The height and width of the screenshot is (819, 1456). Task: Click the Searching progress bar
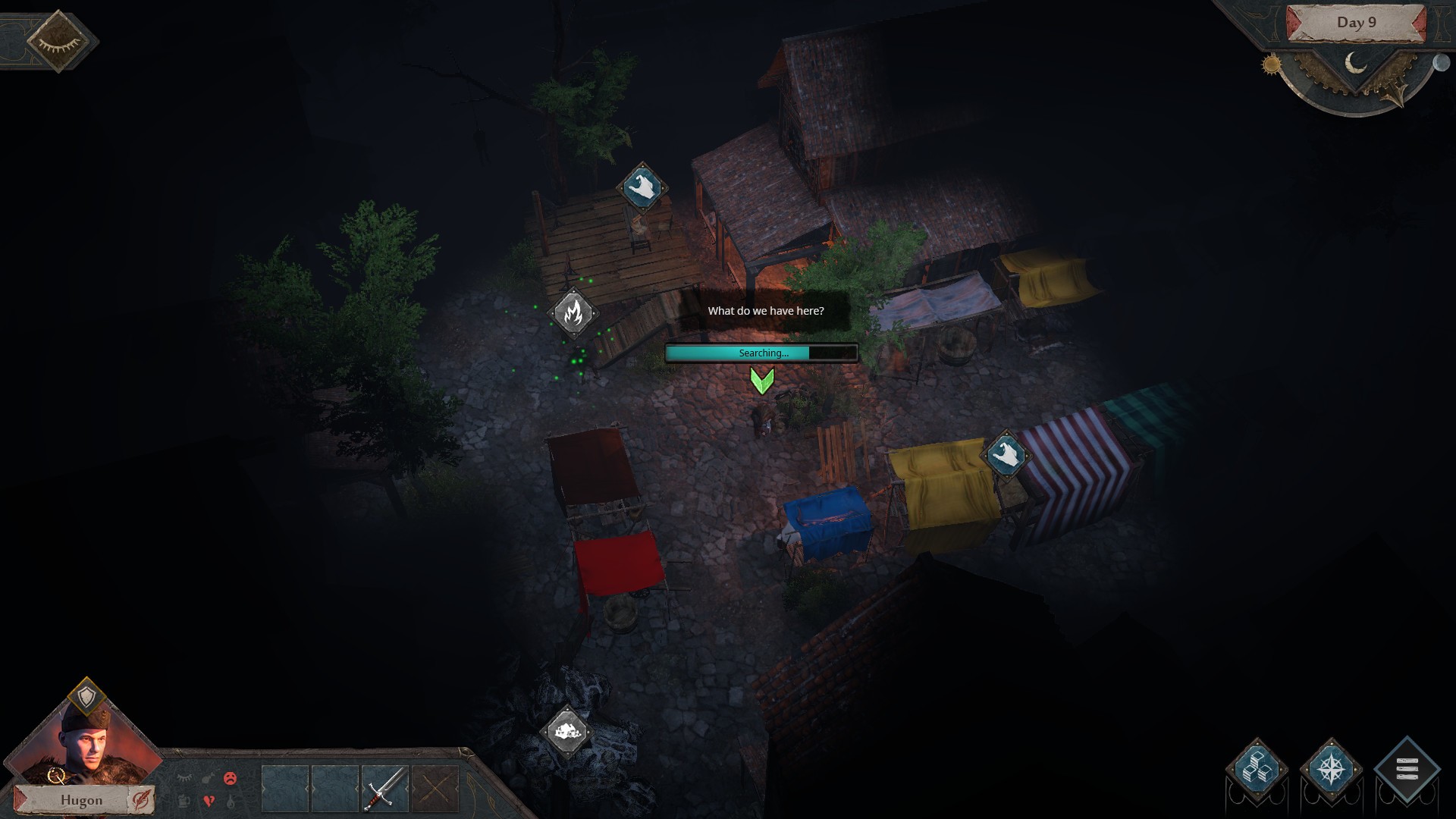(762, 353)
